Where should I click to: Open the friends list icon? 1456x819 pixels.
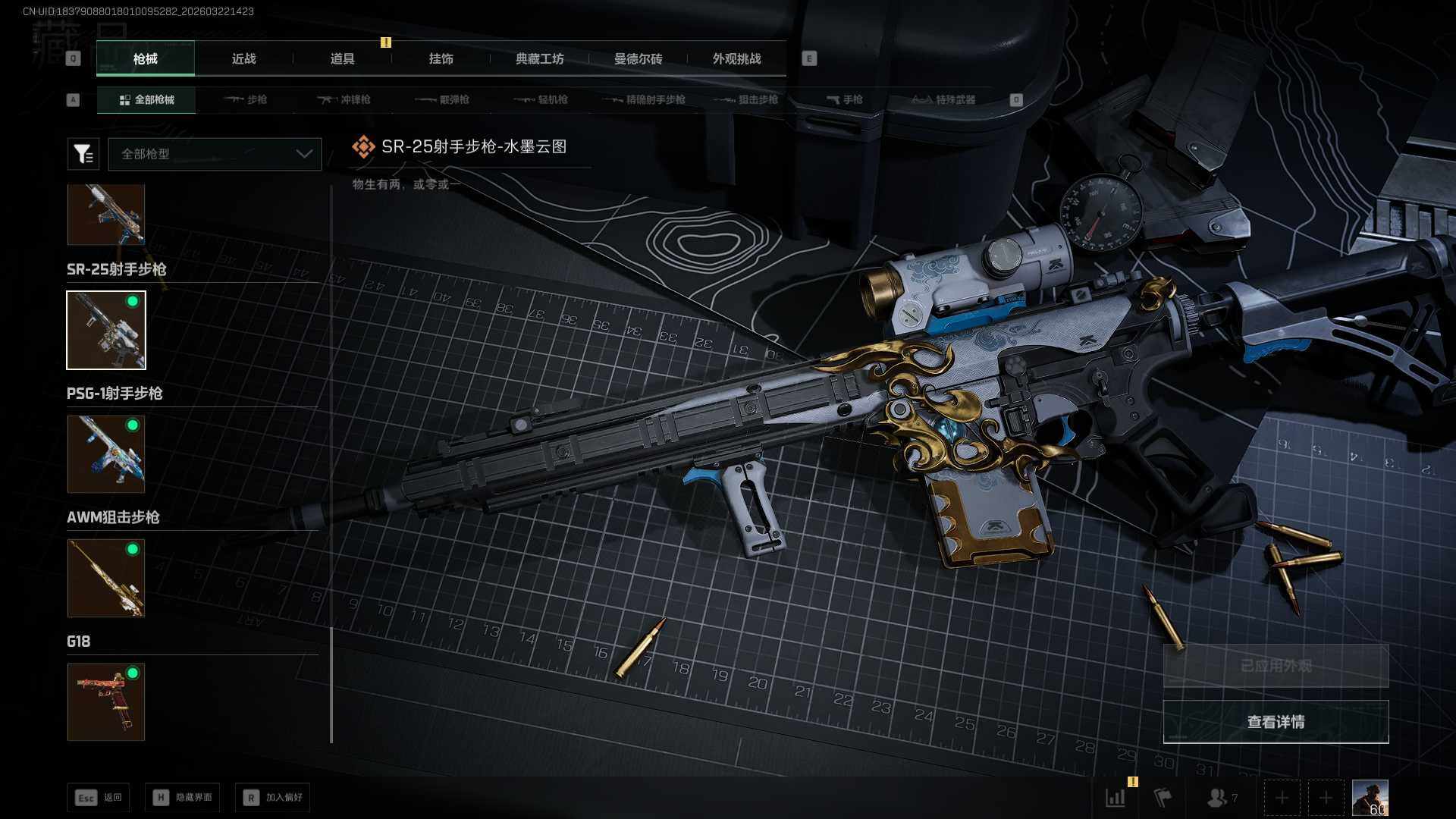pyautogui.click(x=1221, y=798)
